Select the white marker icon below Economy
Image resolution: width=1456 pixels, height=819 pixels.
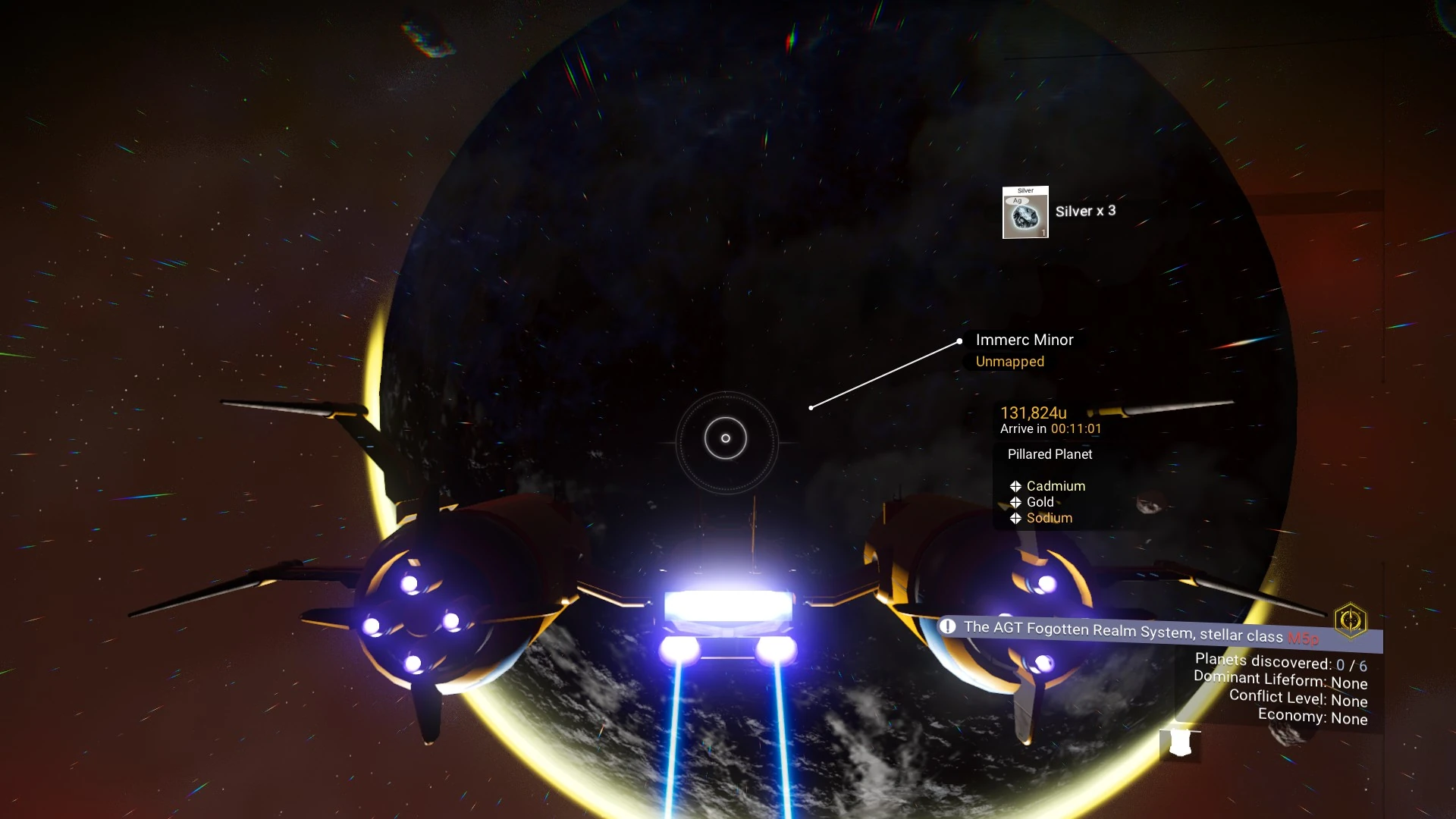click(x=1180, y=743)
